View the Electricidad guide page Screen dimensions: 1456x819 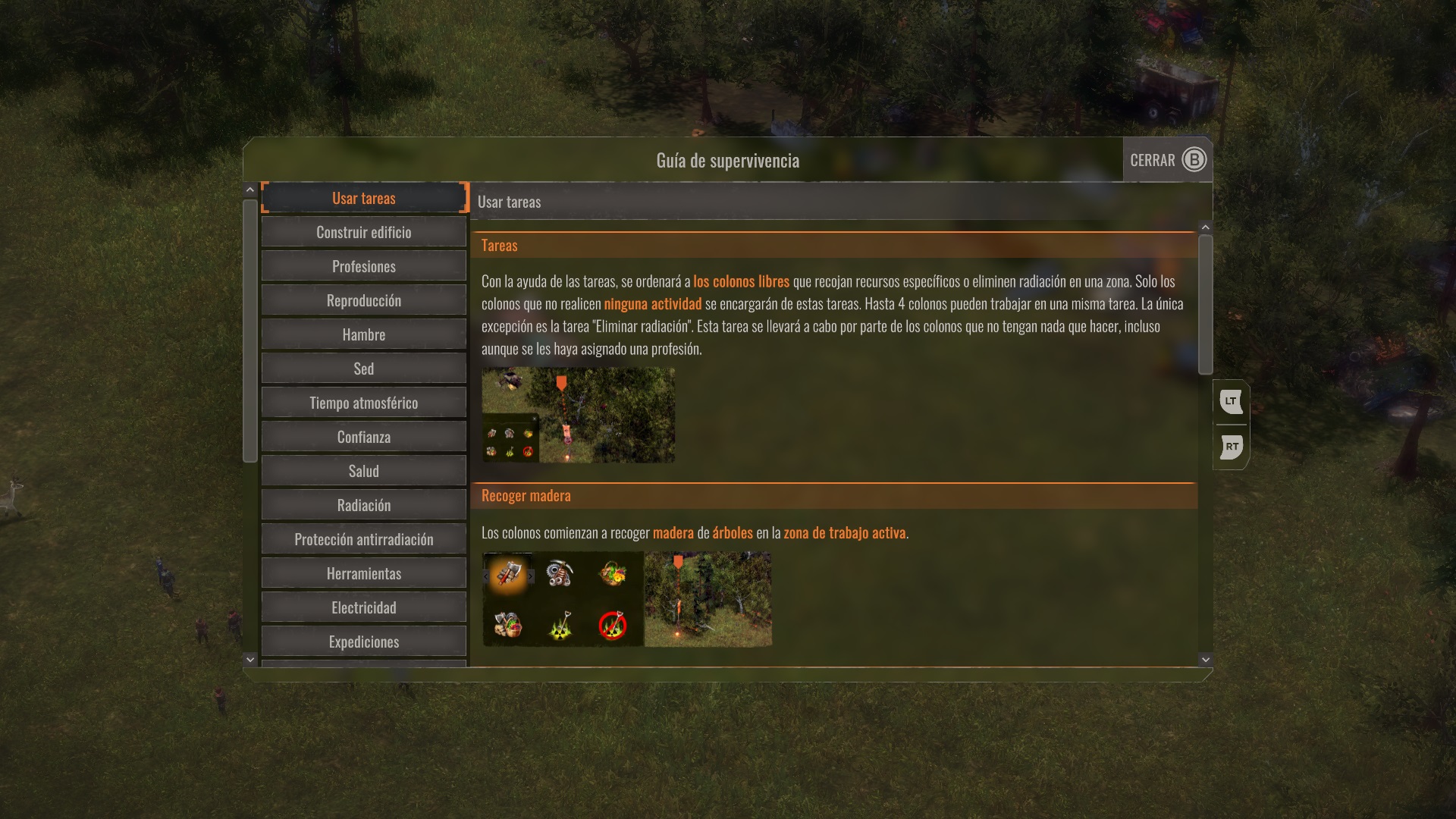click(x=364, y=607)
